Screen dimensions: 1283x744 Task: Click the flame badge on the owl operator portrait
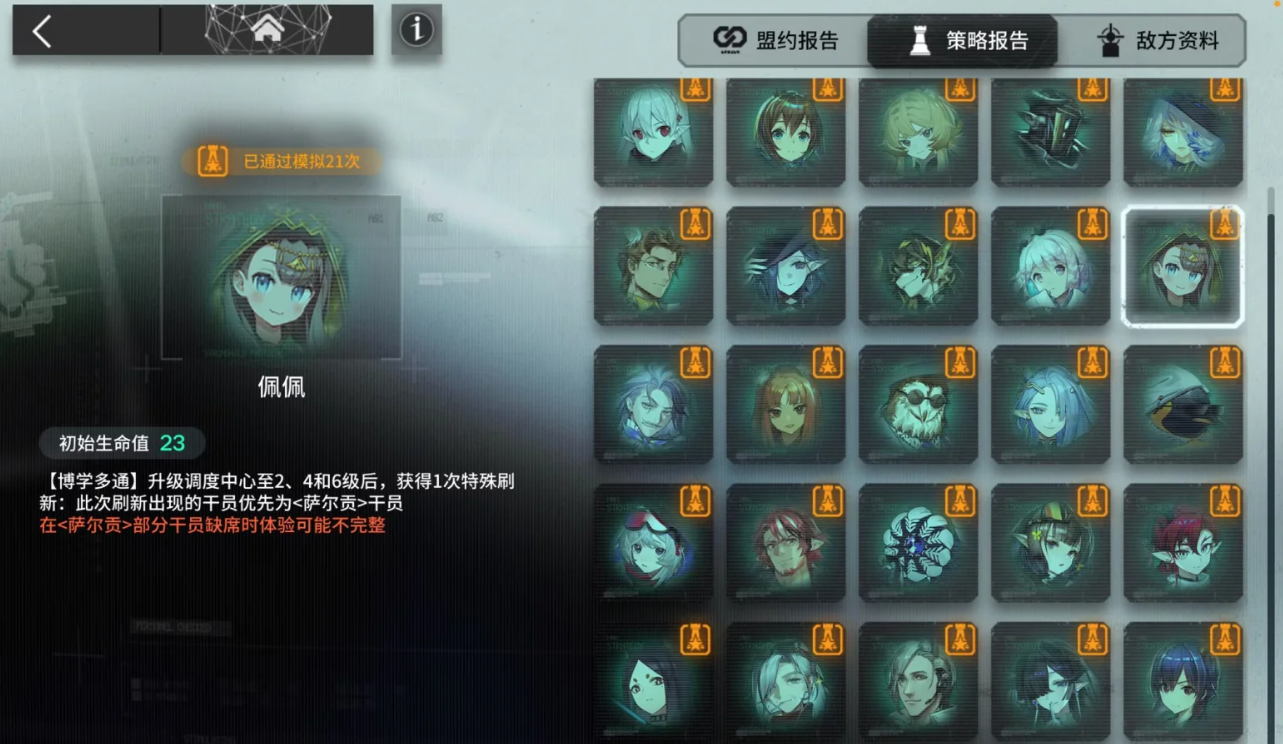[x=961, y=364]
